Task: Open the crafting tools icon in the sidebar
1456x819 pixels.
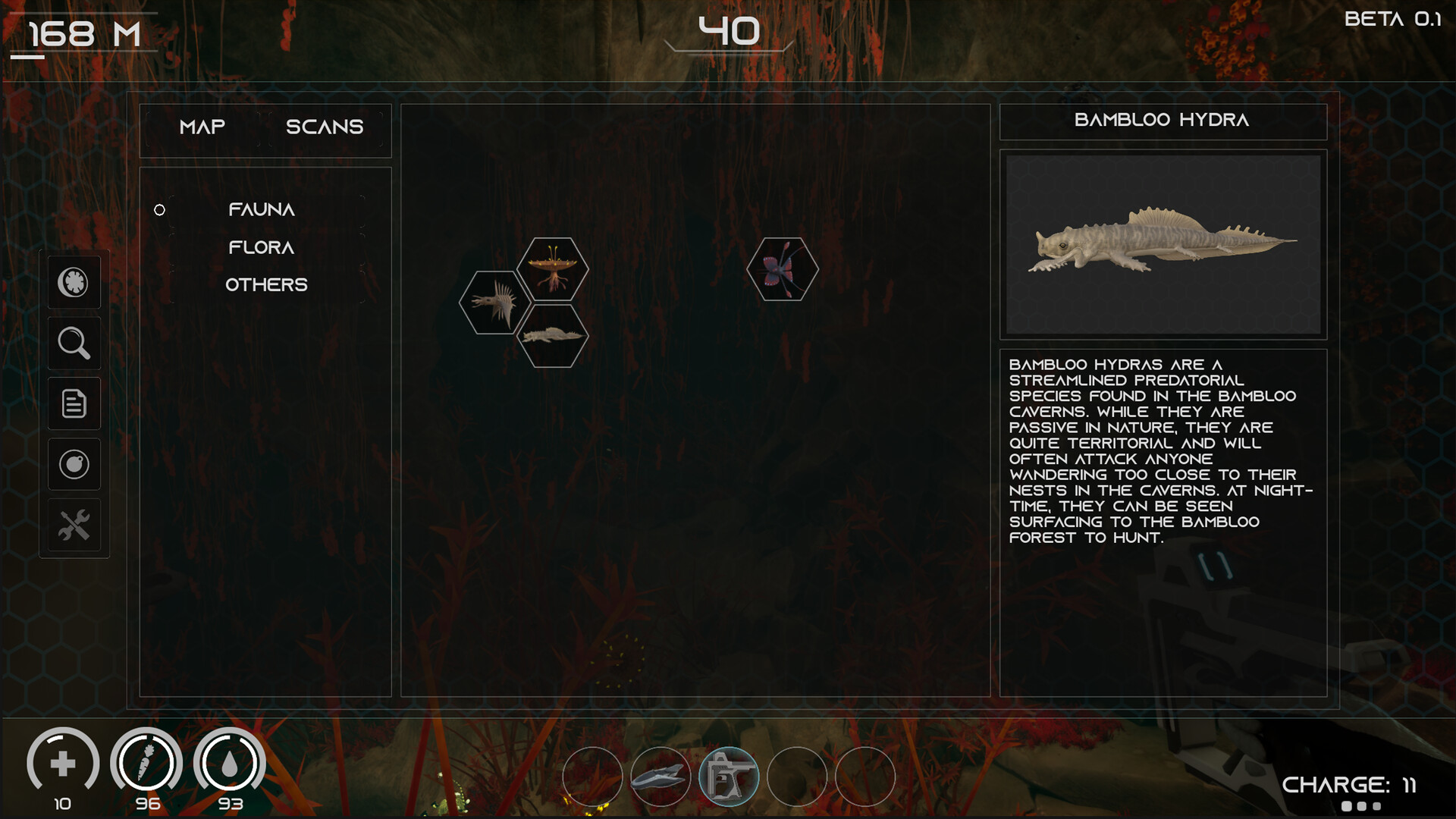Action: (74, 525)
